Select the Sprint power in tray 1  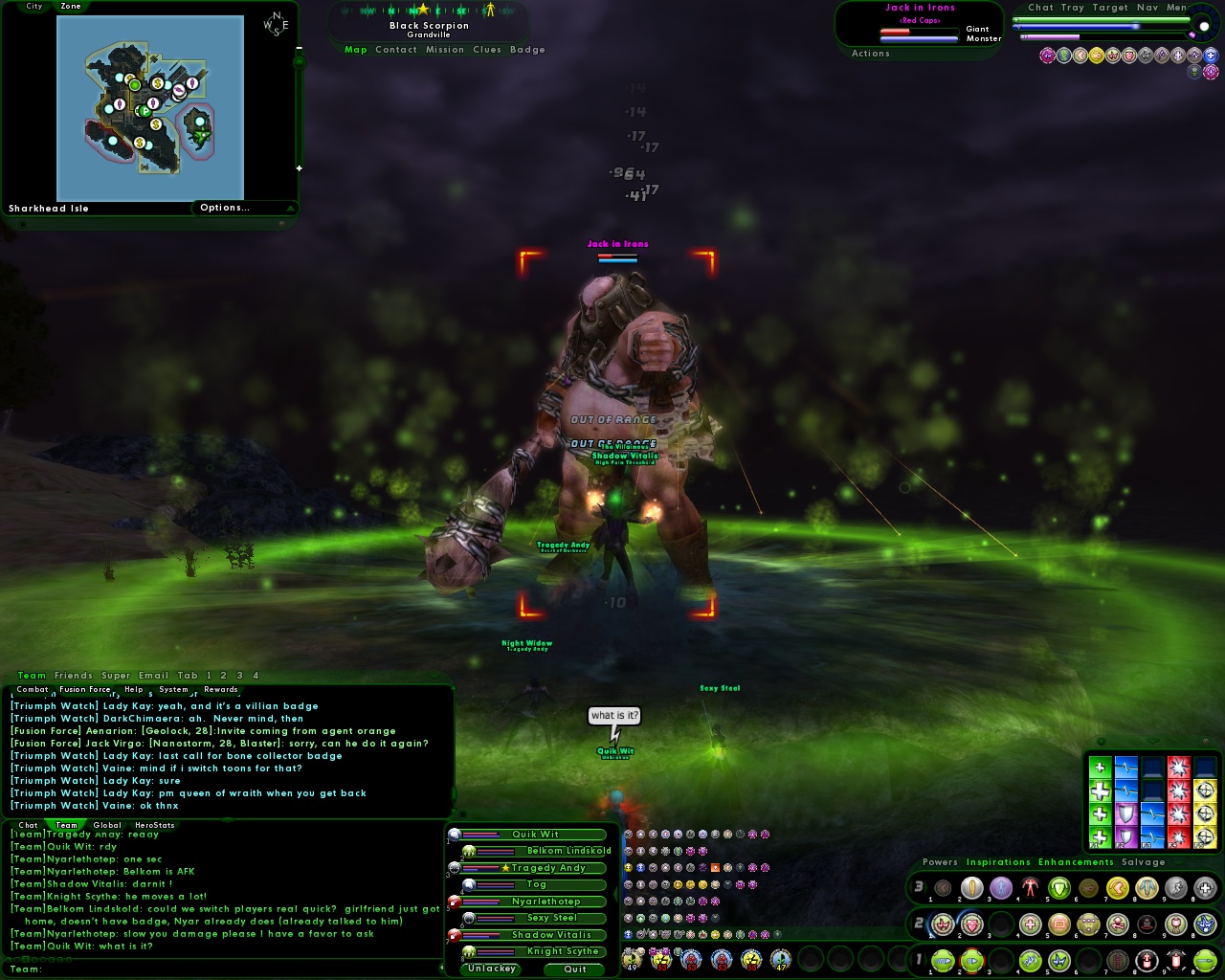click(x=942, y=962)
